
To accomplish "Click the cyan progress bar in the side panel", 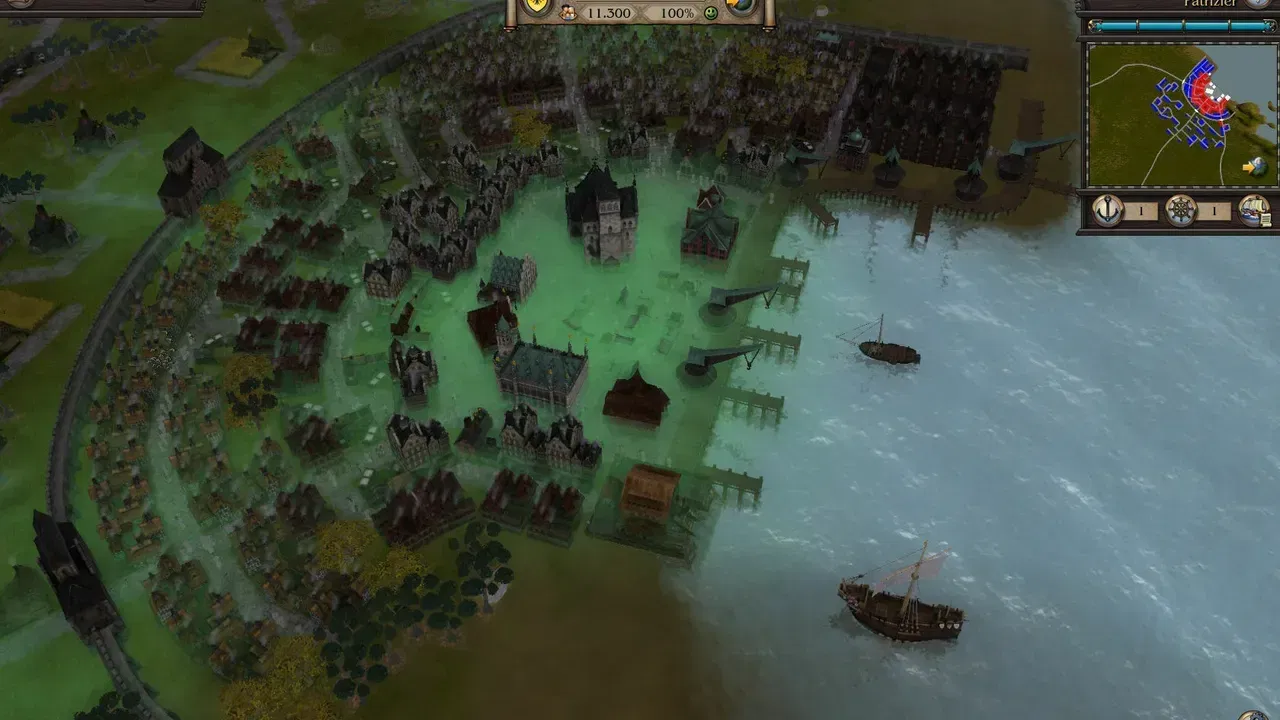I will click(x=1180, y=26).
